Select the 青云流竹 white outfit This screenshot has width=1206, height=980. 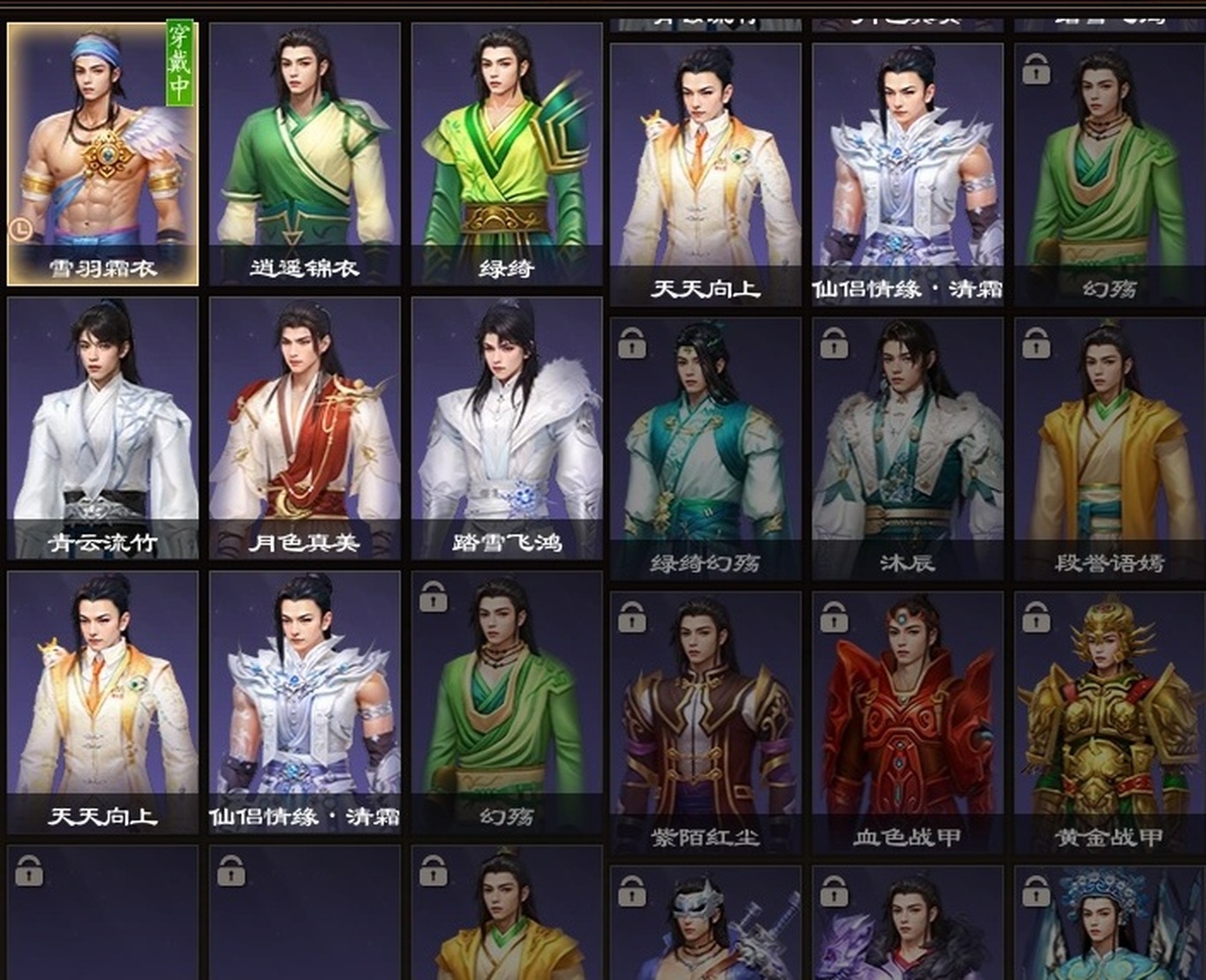(102, 428)
